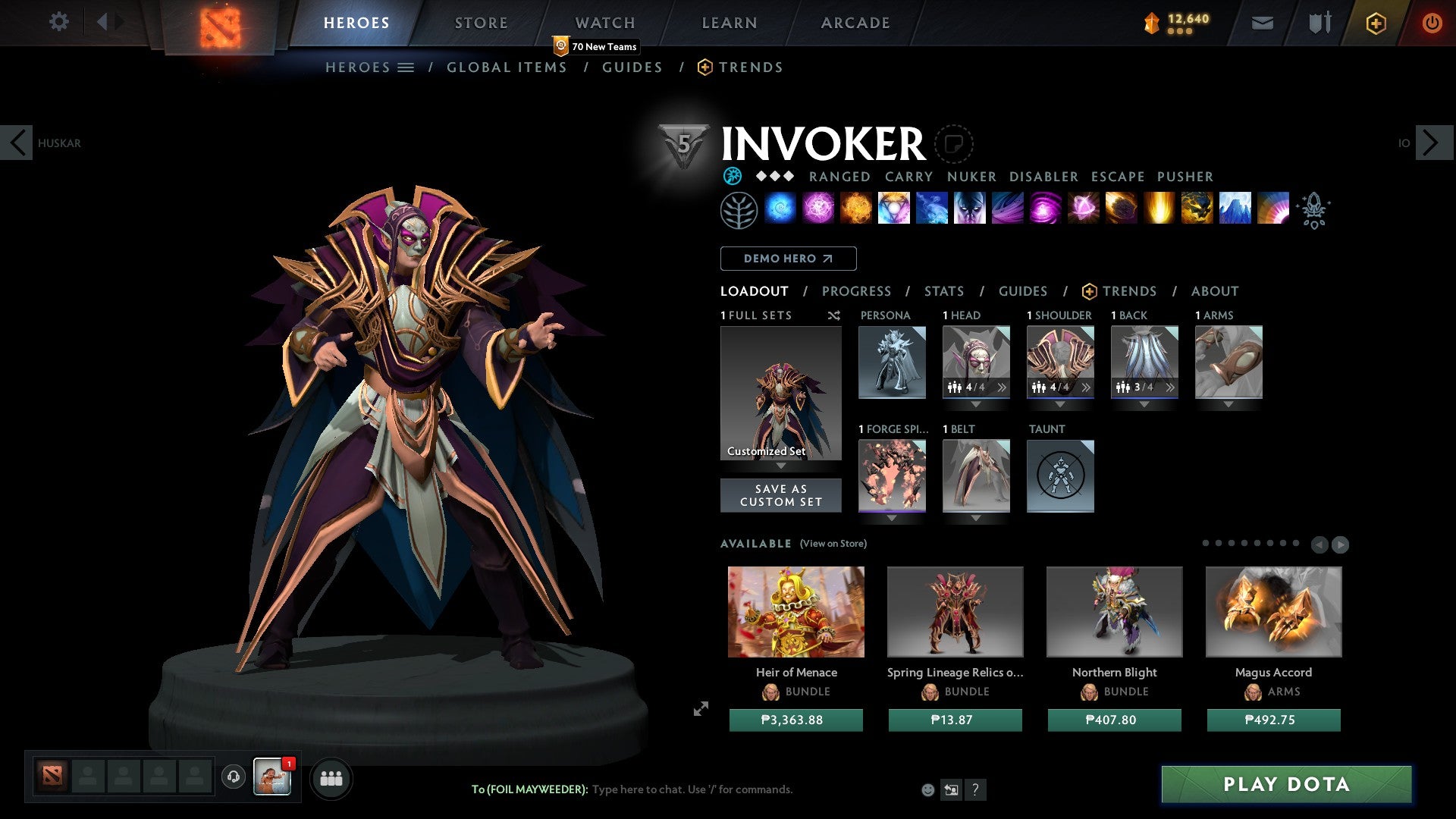Open View on Store link
Screen dimensions: 1456x819
[833, 544]
